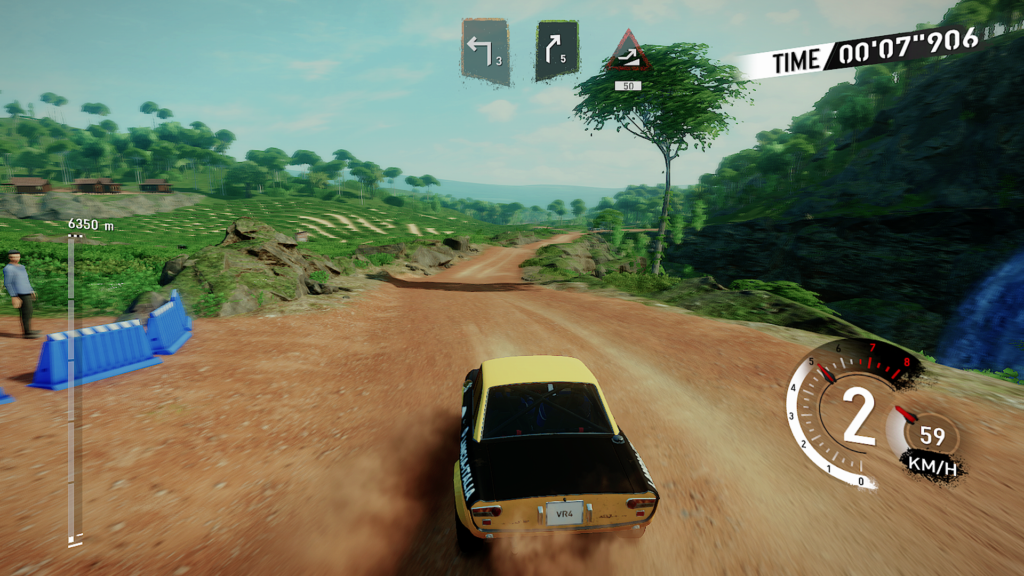Select the right turn 5 pace note
The image size is (1024, 576).
click(557, 50)
